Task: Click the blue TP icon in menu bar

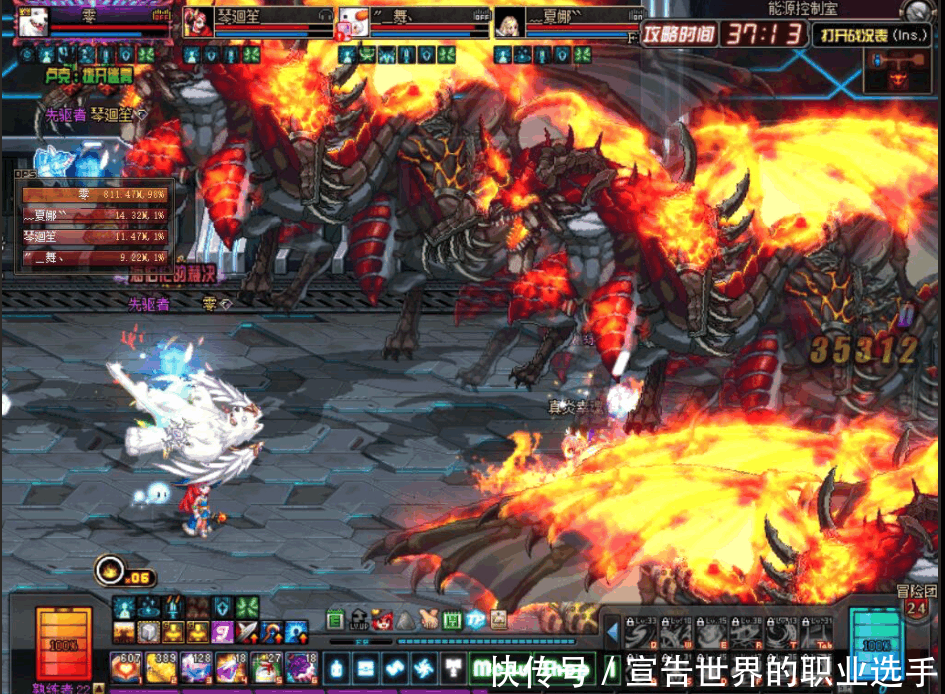Action: [474, 620]
